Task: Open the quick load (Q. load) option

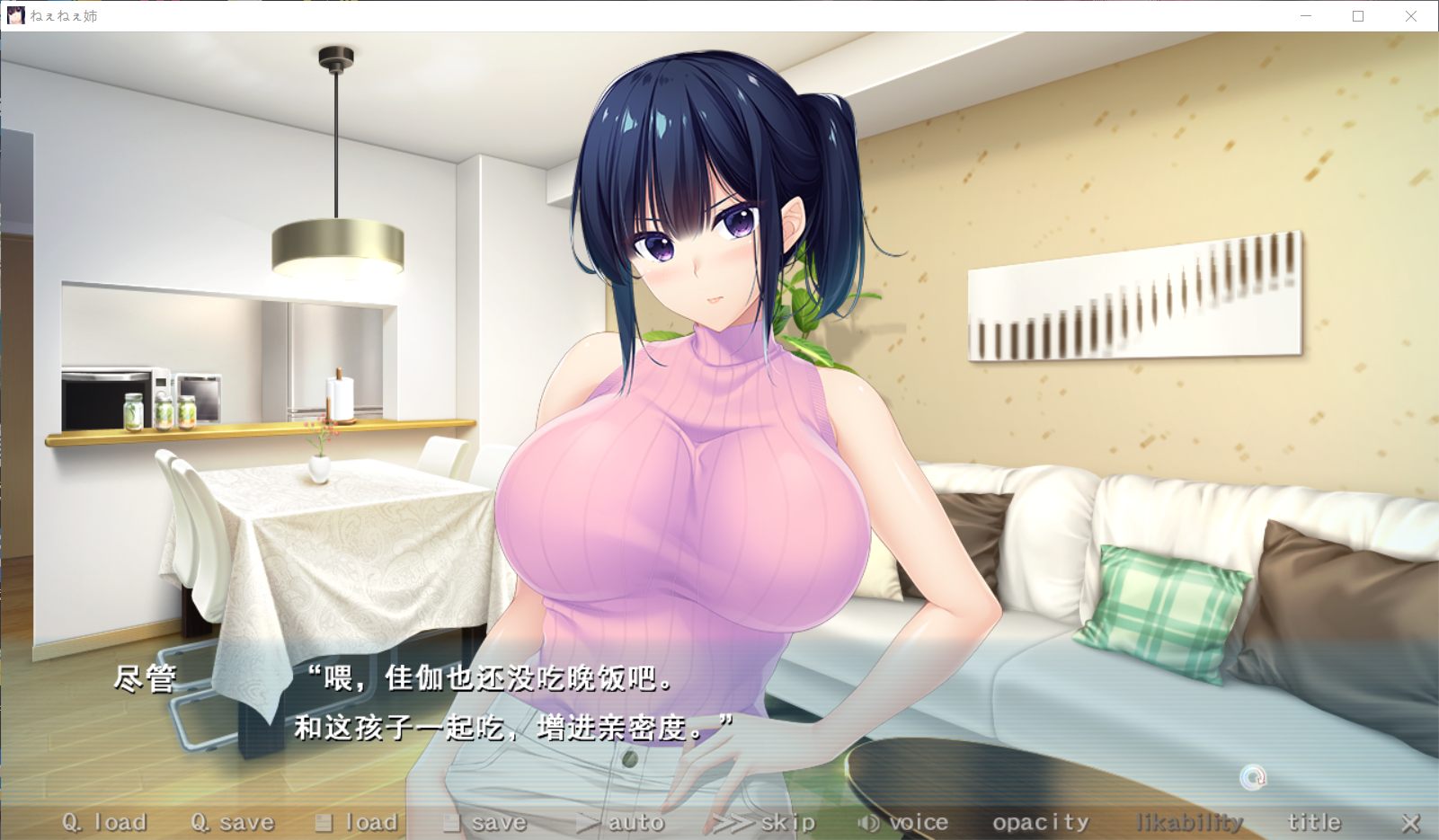Action: pos(104,822)
